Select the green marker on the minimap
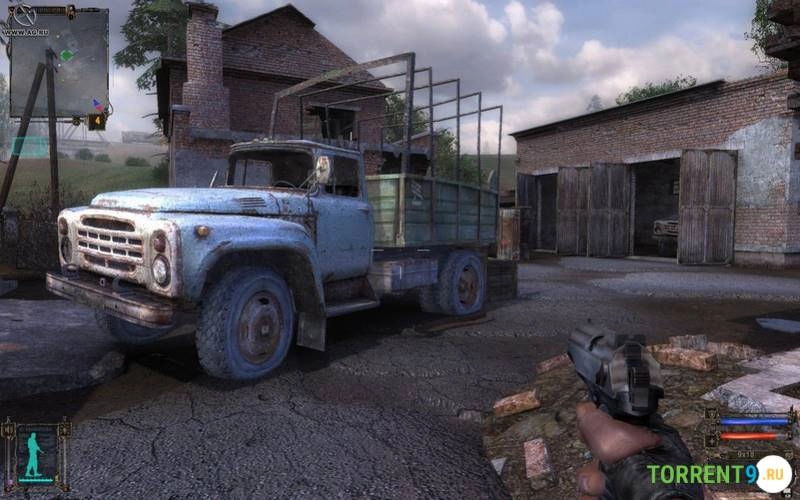The image size is (800, 500). (66, 55)
